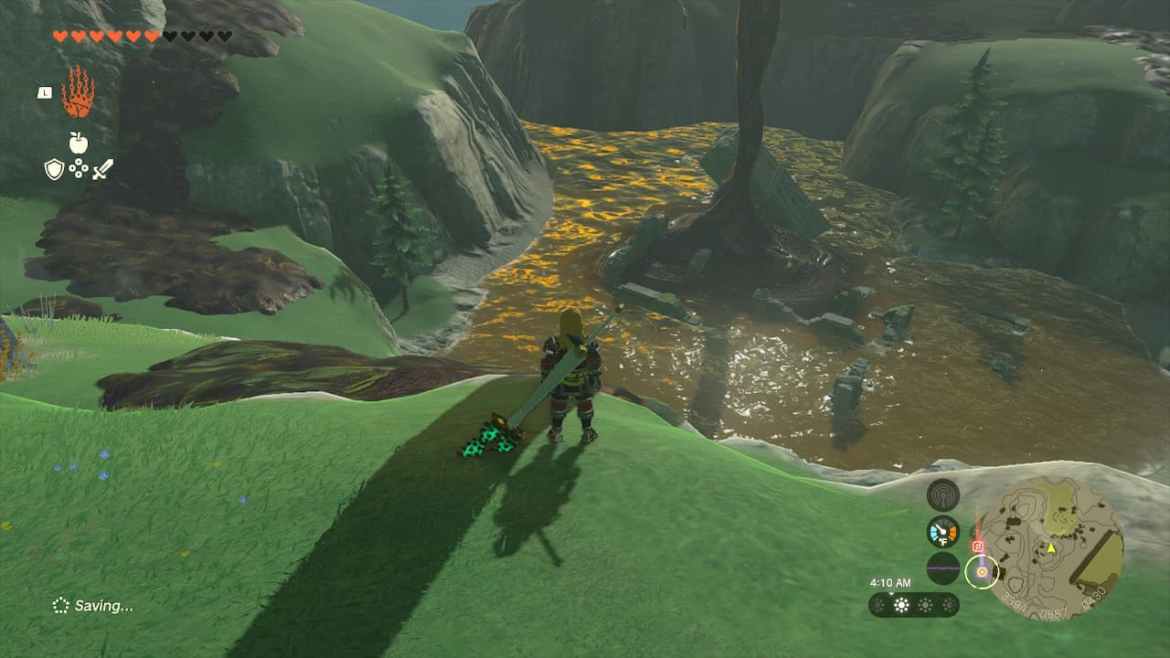Select the weather forecast strip

(913, 605)
